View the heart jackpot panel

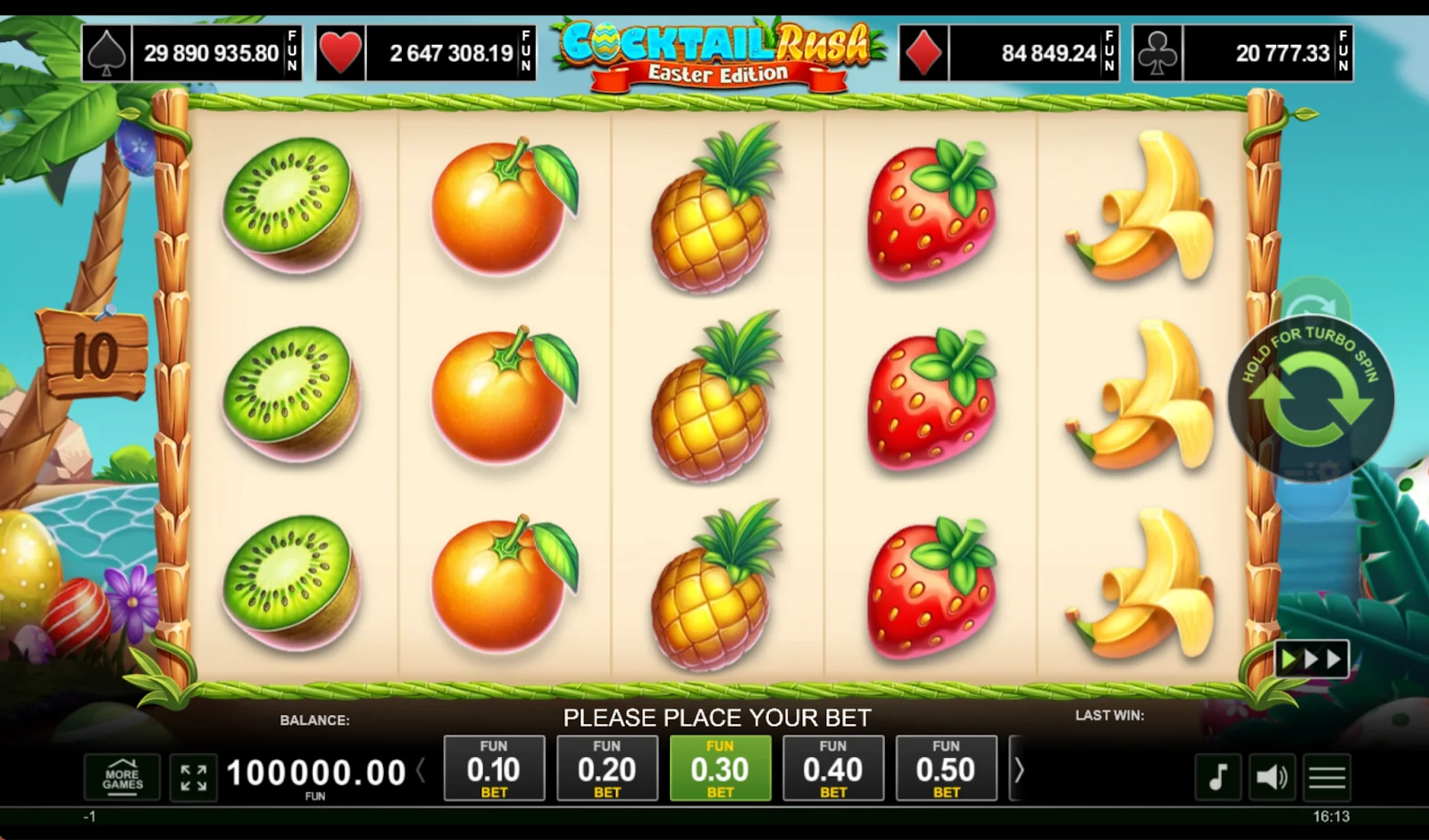(426, 54)
